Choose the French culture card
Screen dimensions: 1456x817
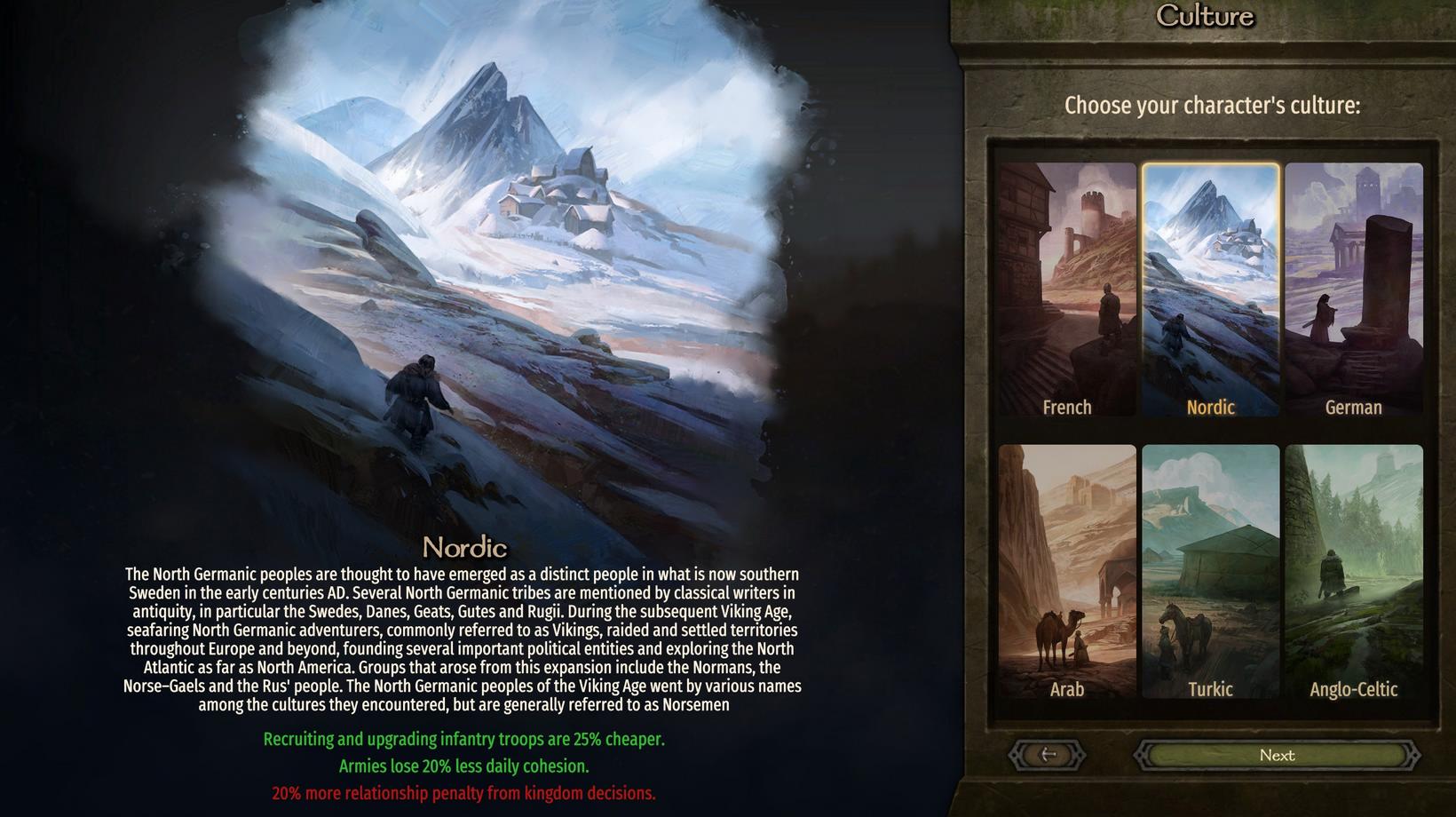1067,290
